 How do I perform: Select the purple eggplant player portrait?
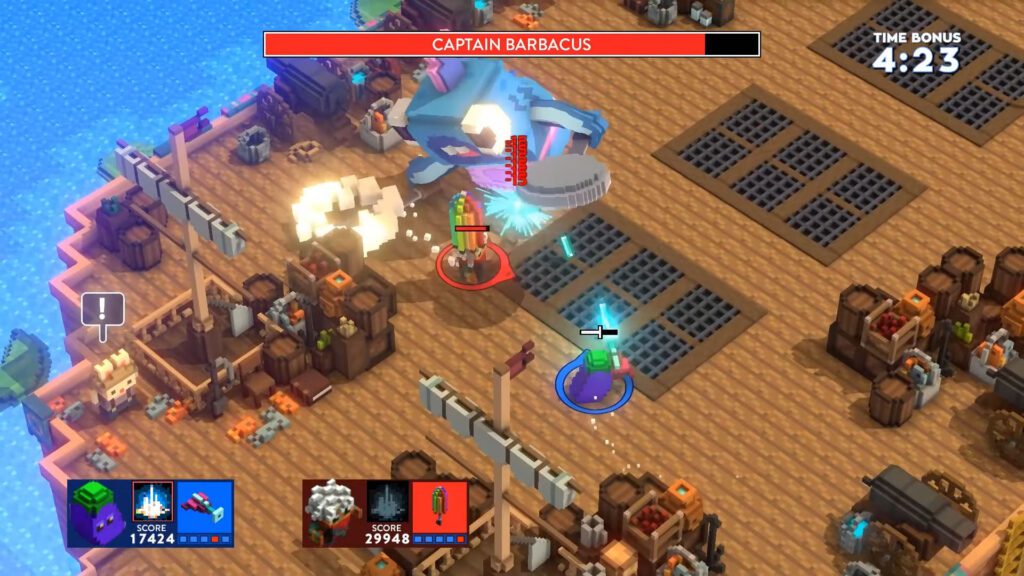tap(98, 512)
